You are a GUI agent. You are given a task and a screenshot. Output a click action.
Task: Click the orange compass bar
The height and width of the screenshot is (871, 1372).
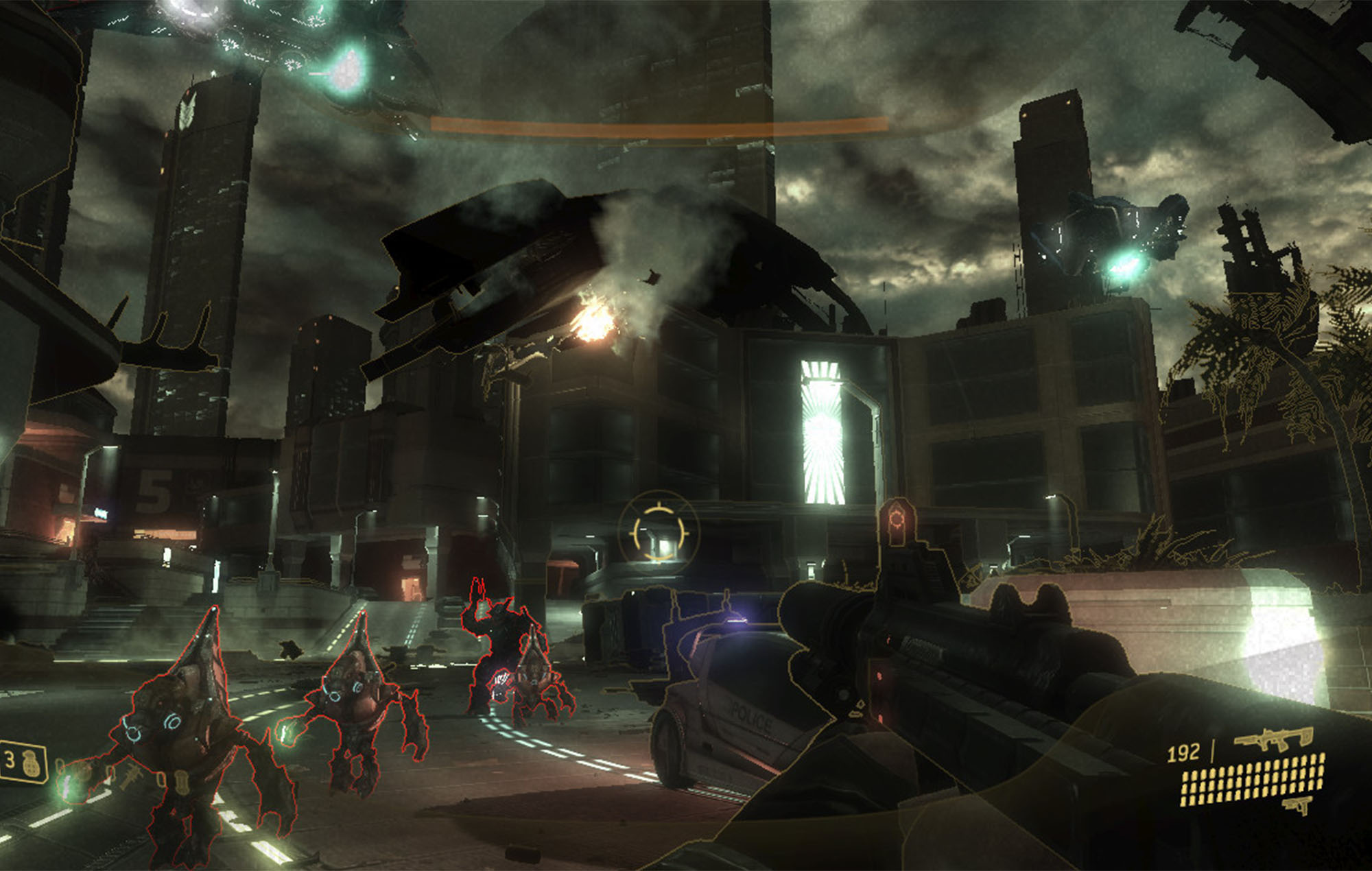(x=659, y=126)
